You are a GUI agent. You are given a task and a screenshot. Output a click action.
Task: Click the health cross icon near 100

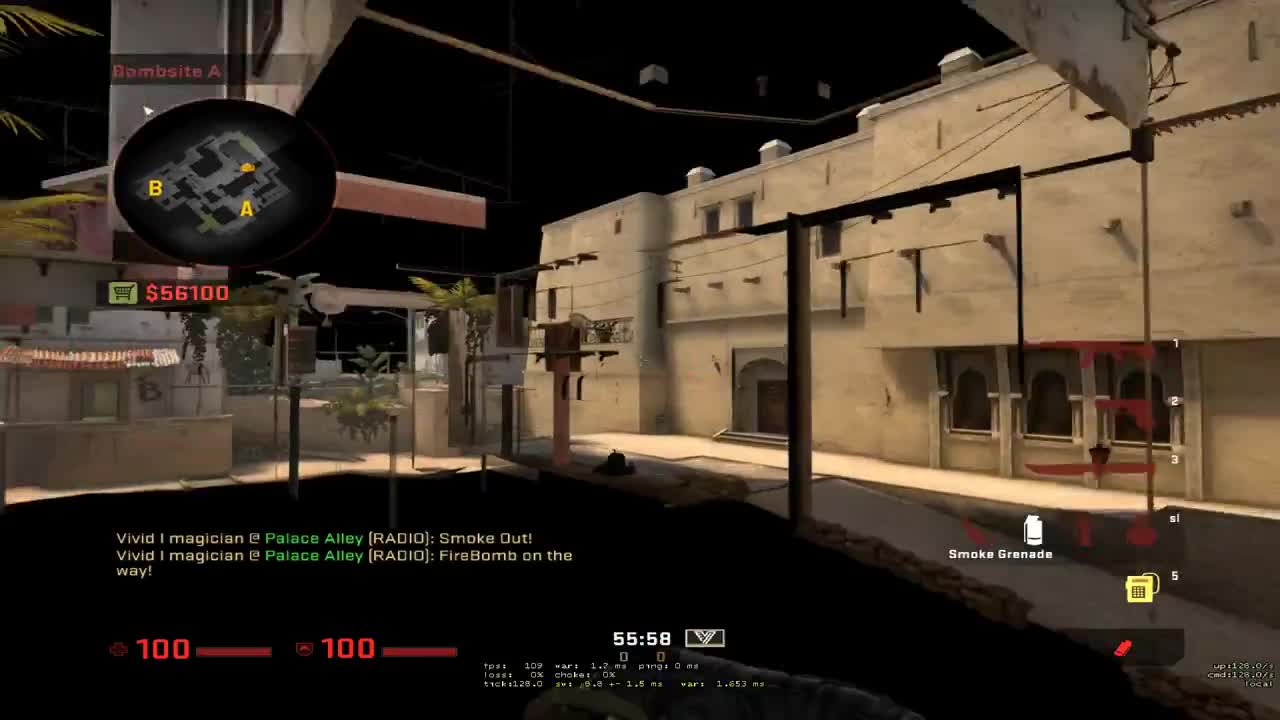pos(119,649)
